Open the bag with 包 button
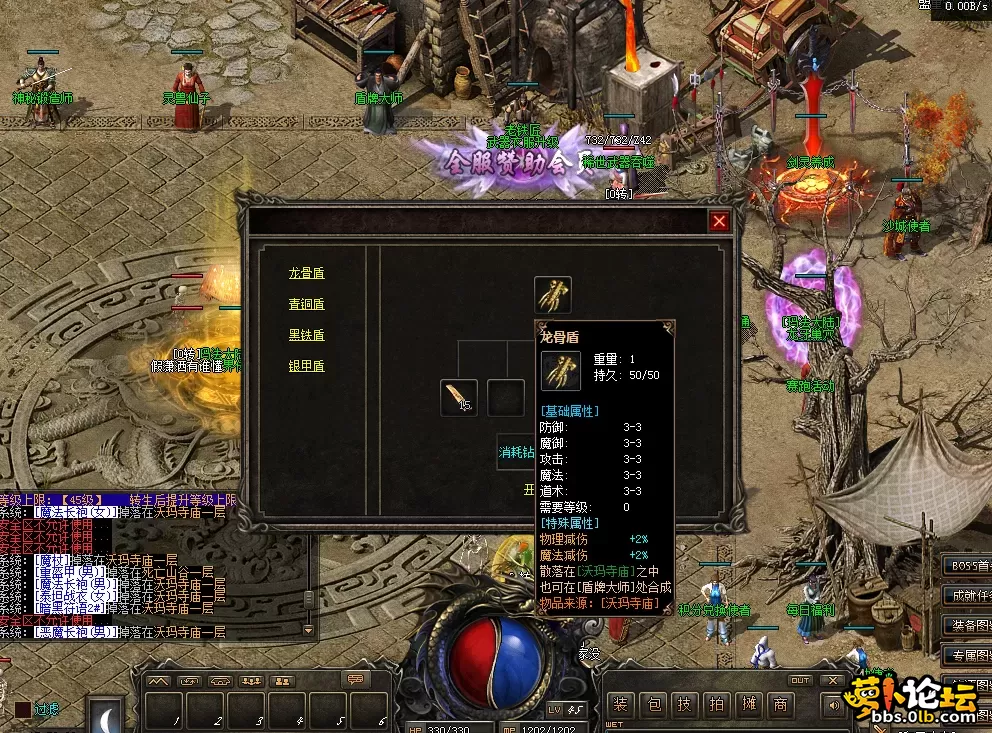This screenshot has height=733, width=992. (653, 703)
